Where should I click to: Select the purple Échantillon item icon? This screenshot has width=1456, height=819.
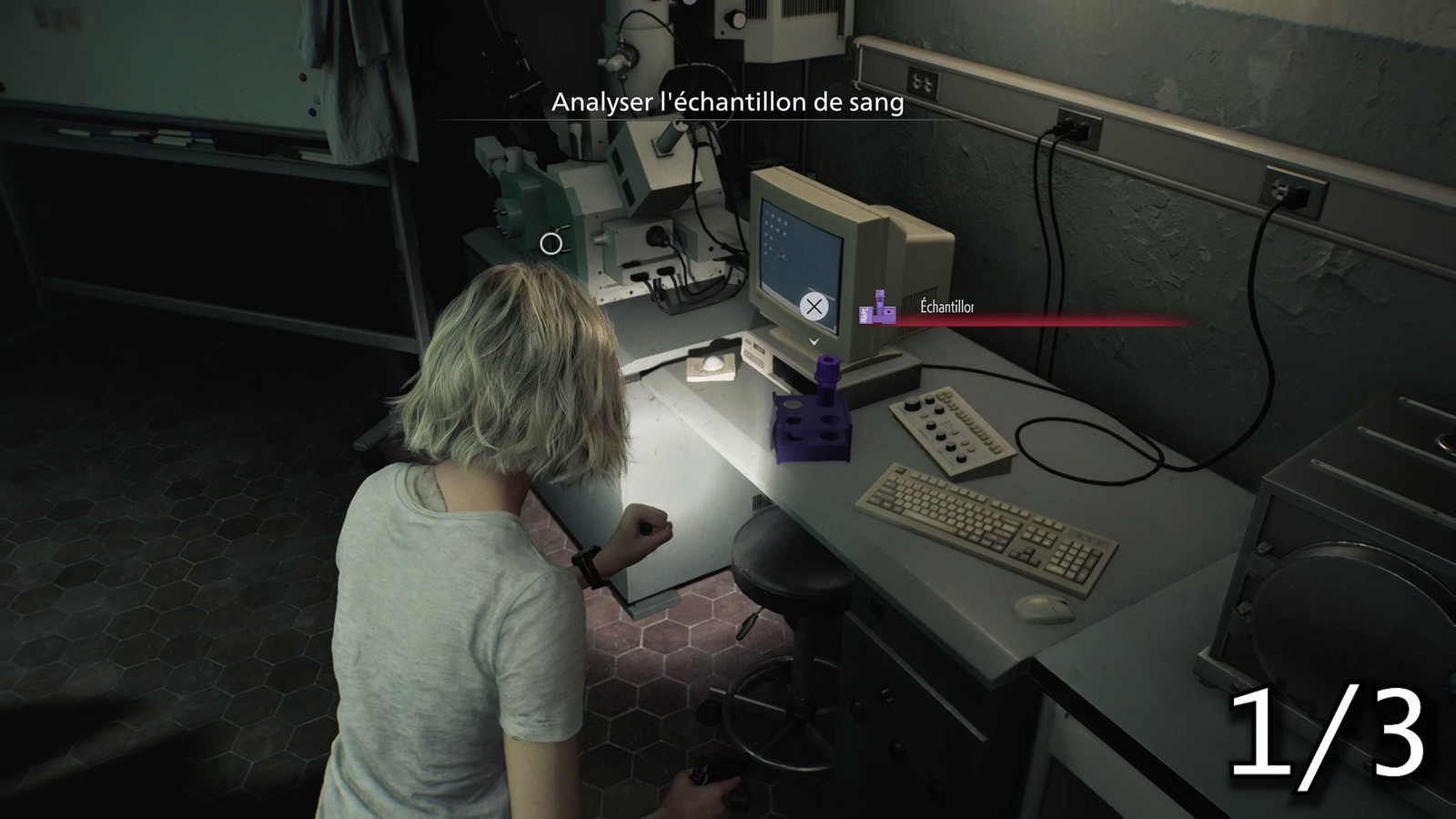click(x=877, y=308)
